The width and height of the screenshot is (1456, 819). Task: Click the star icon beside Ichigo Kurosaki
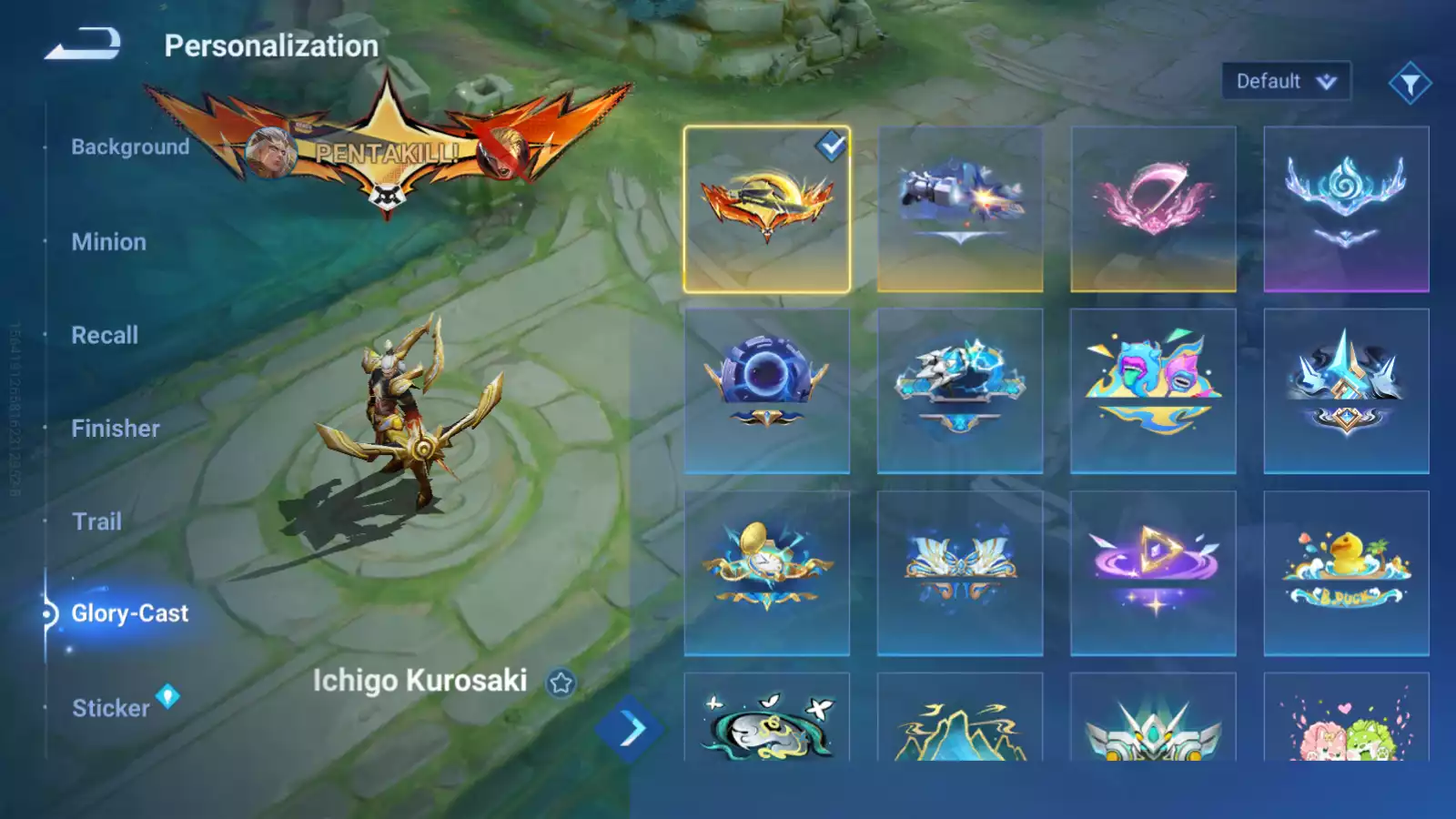(x=561, y=682)
